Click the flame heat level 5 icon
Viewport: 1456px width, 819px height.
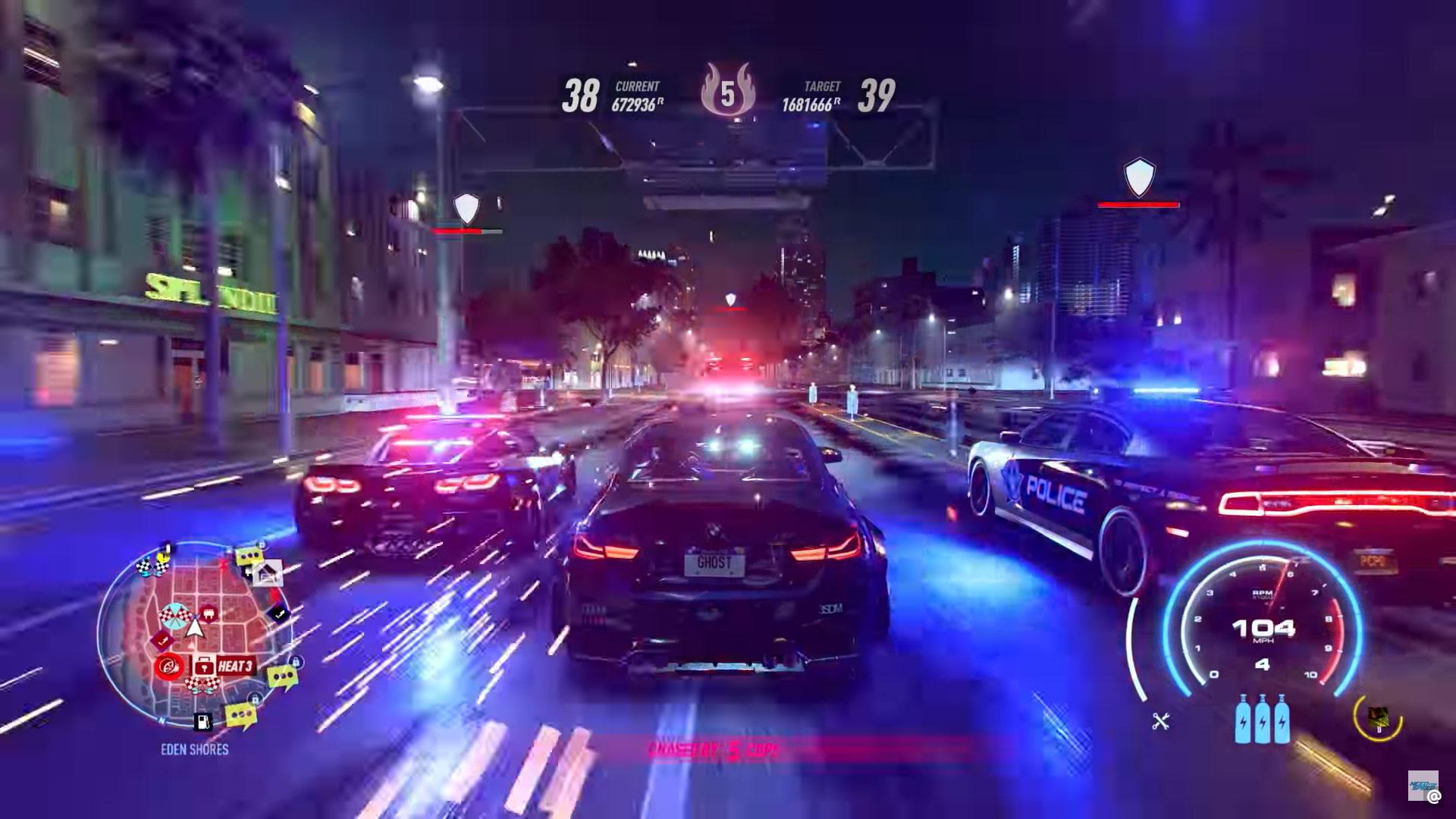pos(730,93)
